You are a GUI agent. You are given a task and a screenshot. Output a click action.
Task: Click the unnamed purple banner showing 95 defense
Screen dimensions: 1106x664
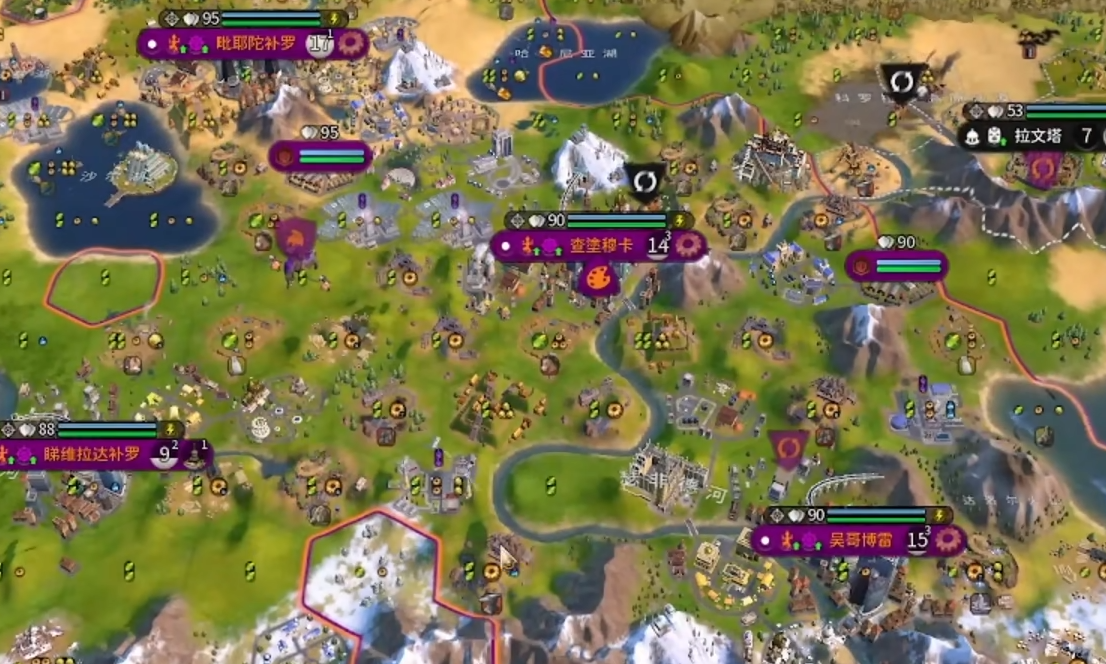[x=320, y=156]
